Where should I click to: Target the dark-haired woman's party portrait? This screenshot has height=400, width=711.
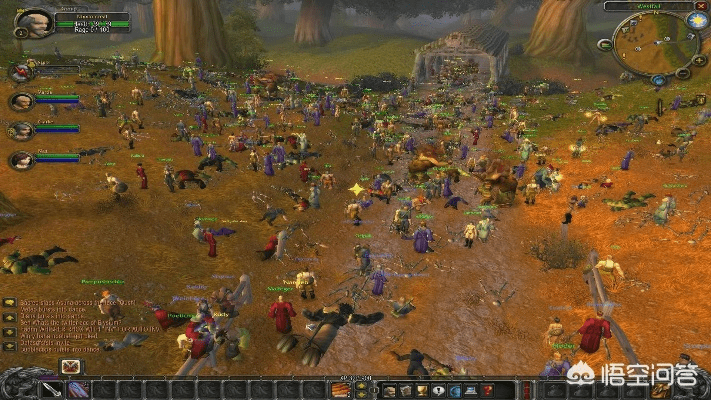[20, 159]
